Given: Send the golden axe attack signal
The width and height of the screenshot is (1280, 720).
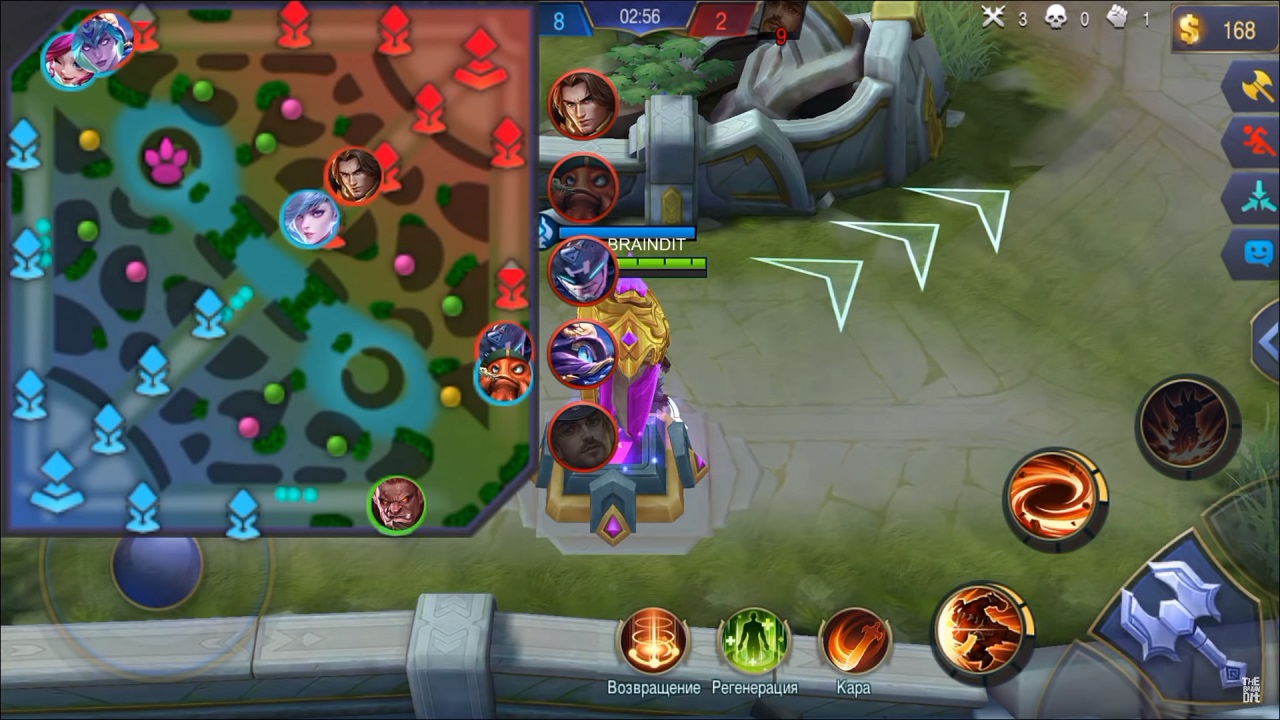Looking at the screenshot, I should click(1252, 88).
